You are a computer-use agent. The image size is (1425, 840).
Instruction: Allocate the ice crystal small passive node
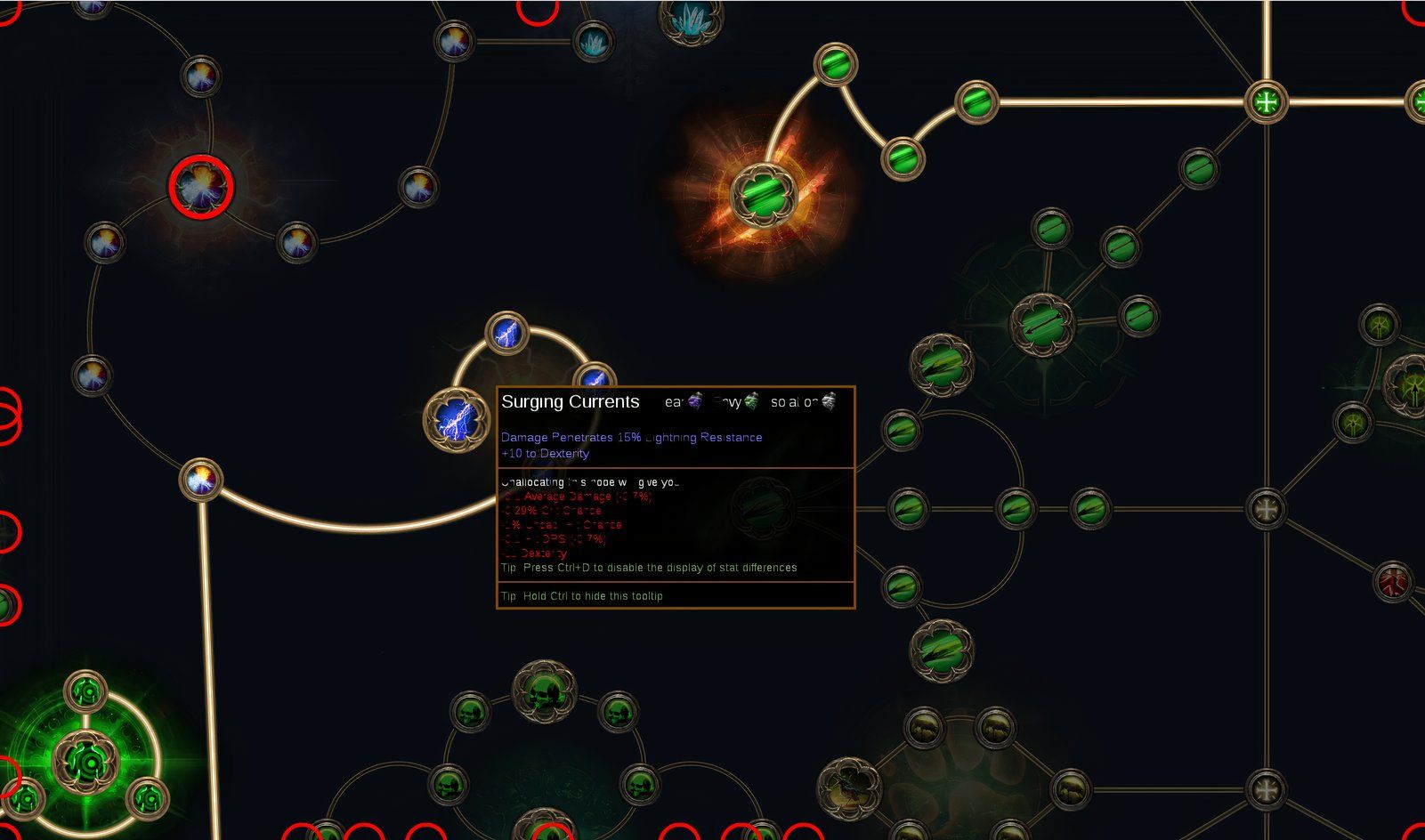click(x=593, y=41)
